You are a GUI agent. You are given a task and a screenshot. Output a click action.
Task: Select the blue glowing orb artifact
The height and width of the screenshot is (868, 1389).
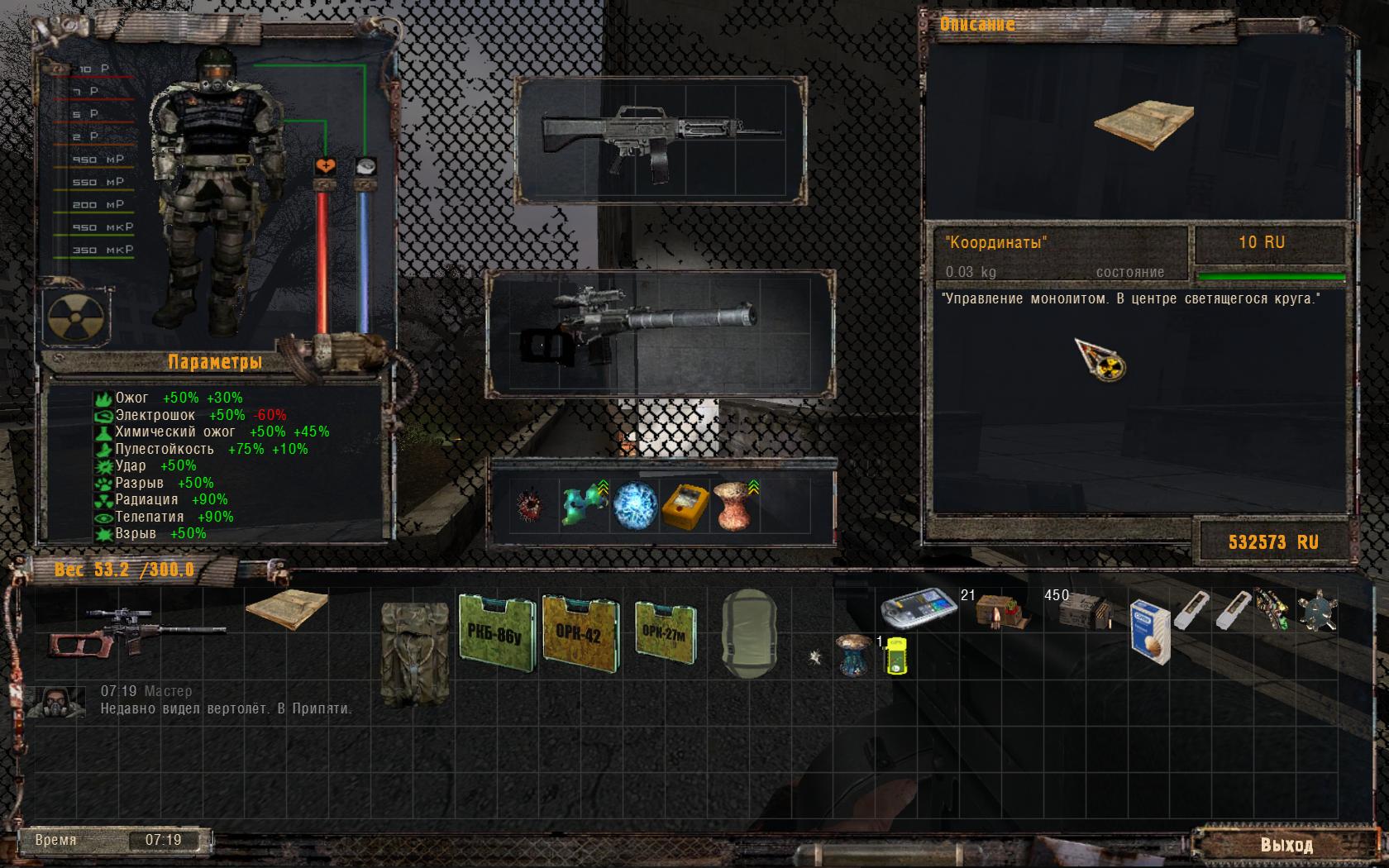point(635,505)
